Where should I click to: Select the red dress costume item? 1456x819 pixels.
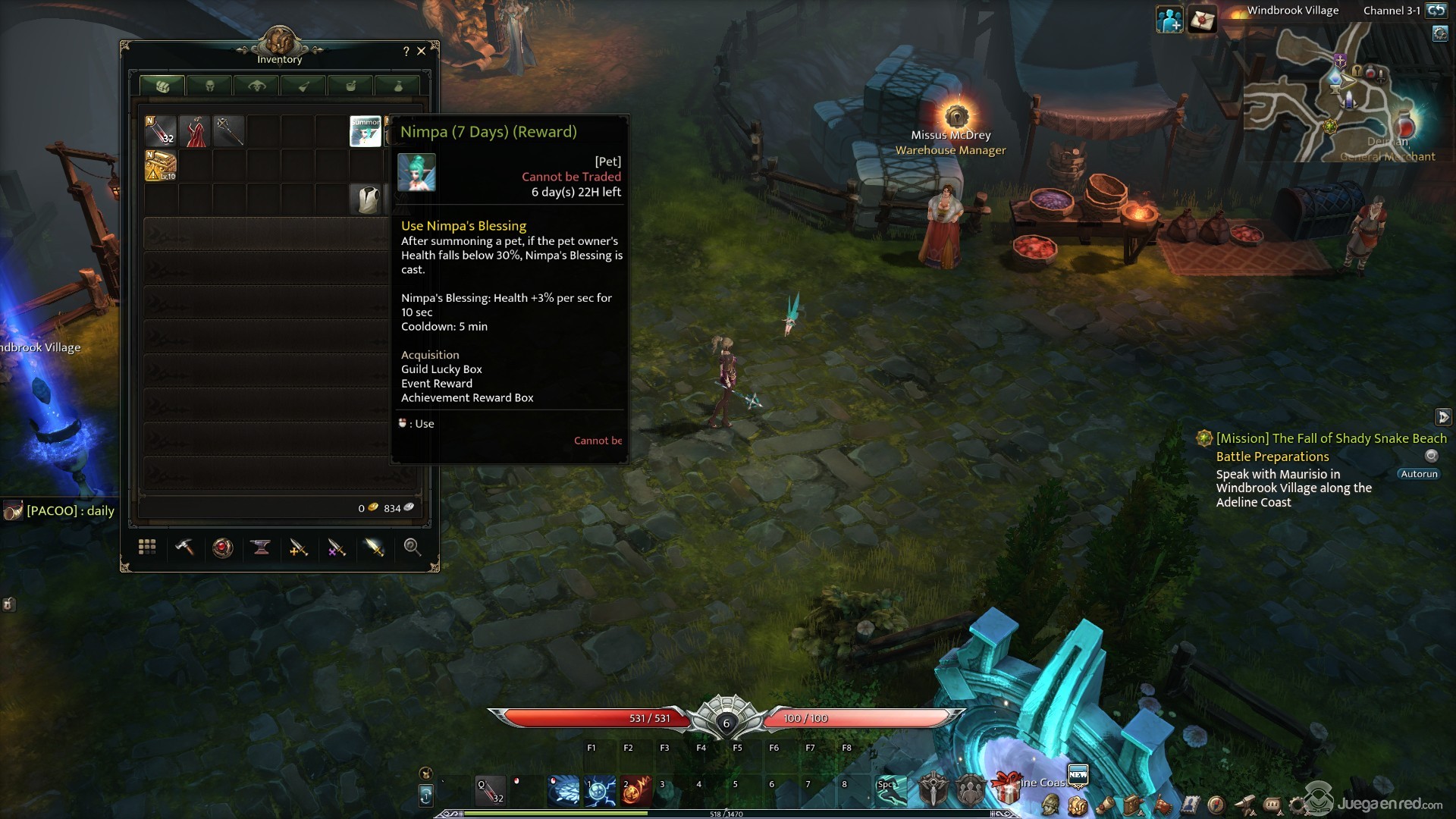click(195, 131)
